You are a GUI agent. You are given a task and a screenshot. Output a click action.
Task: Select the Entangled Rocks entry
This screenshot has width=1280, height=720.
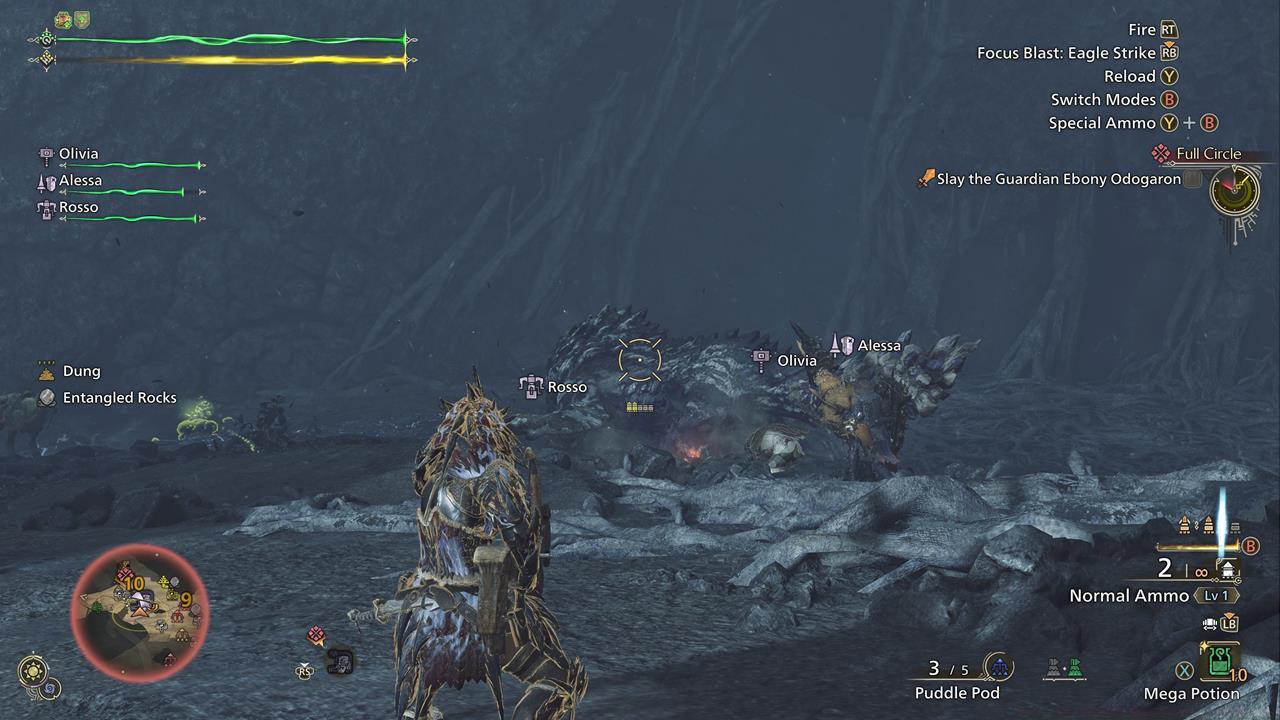point(119,398)
